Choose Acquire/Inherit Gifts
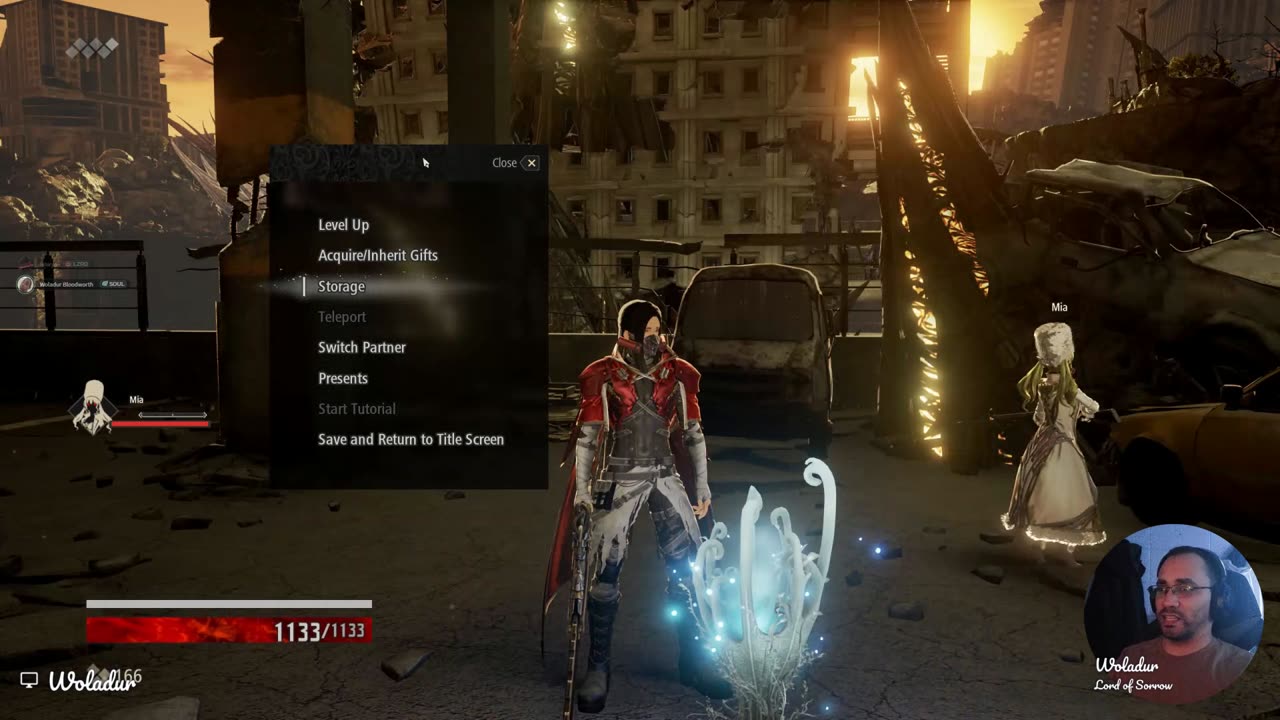 pos(378,256)
